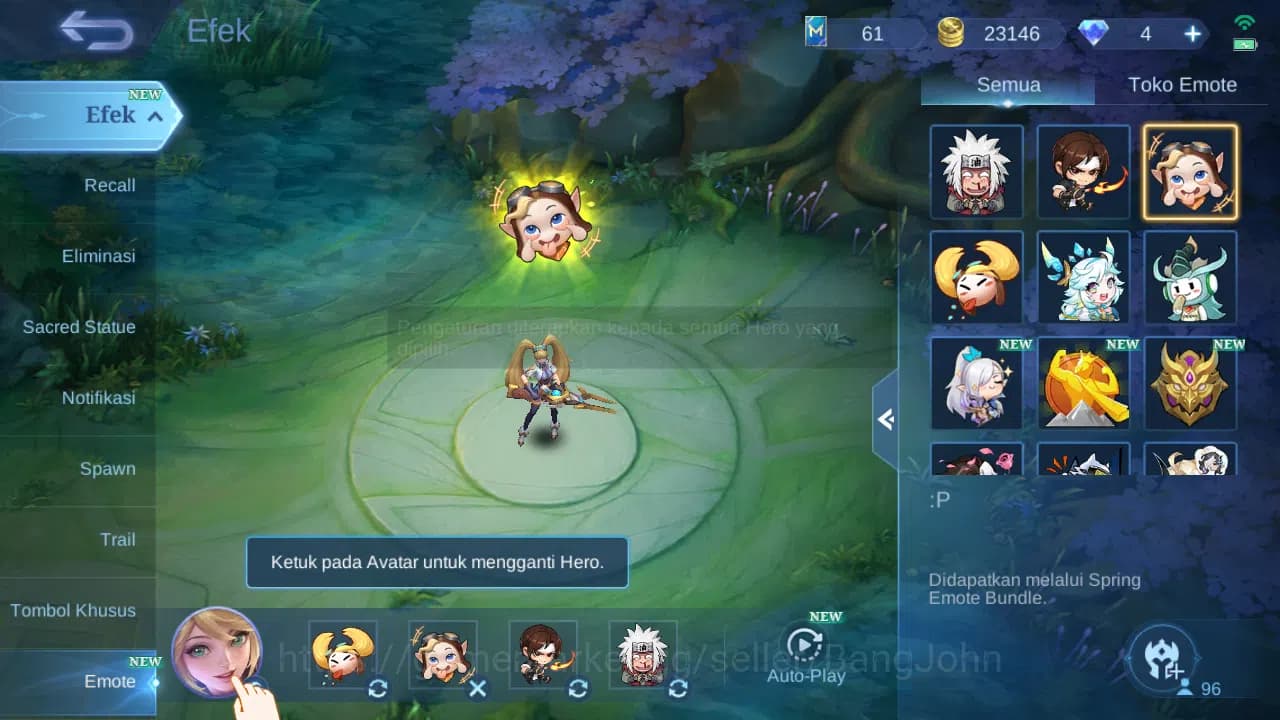Select the Semua tab

tap(1007, 85)
